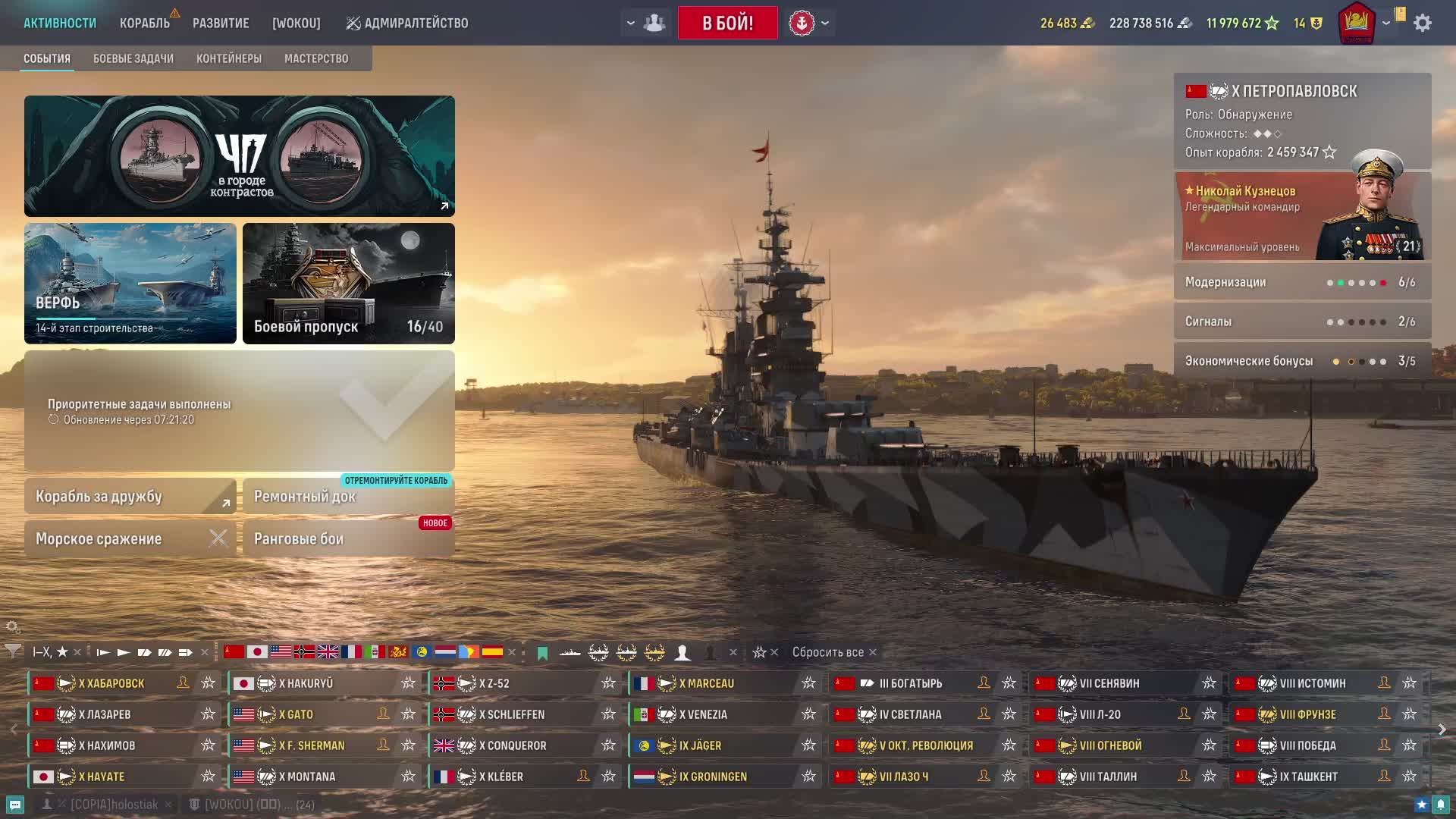Open the battle type dropdown arrow
This screenshot has width=1456, height=819.
click(x=825, y=23)
